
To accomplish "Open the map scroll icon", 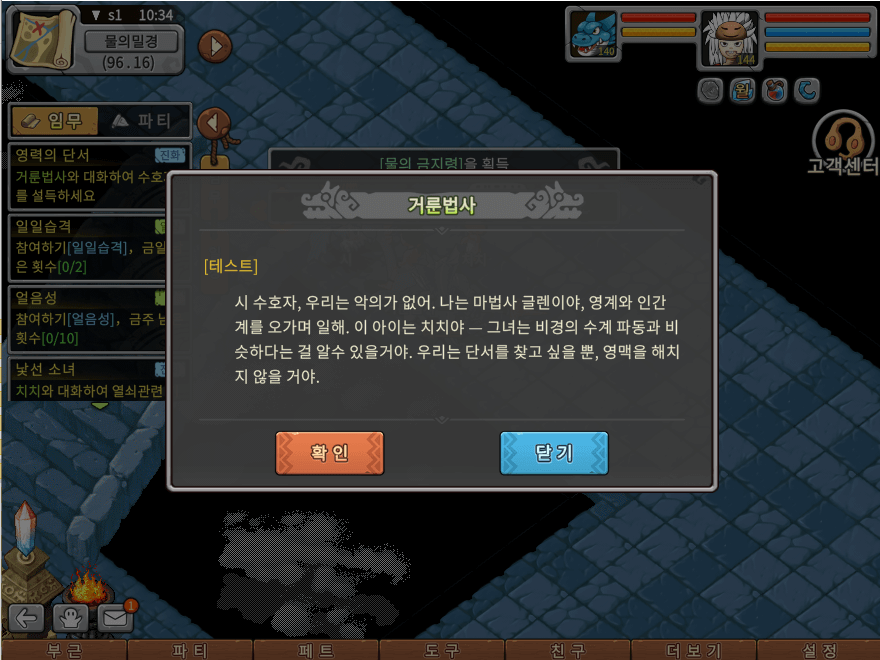I will (40, 37).
